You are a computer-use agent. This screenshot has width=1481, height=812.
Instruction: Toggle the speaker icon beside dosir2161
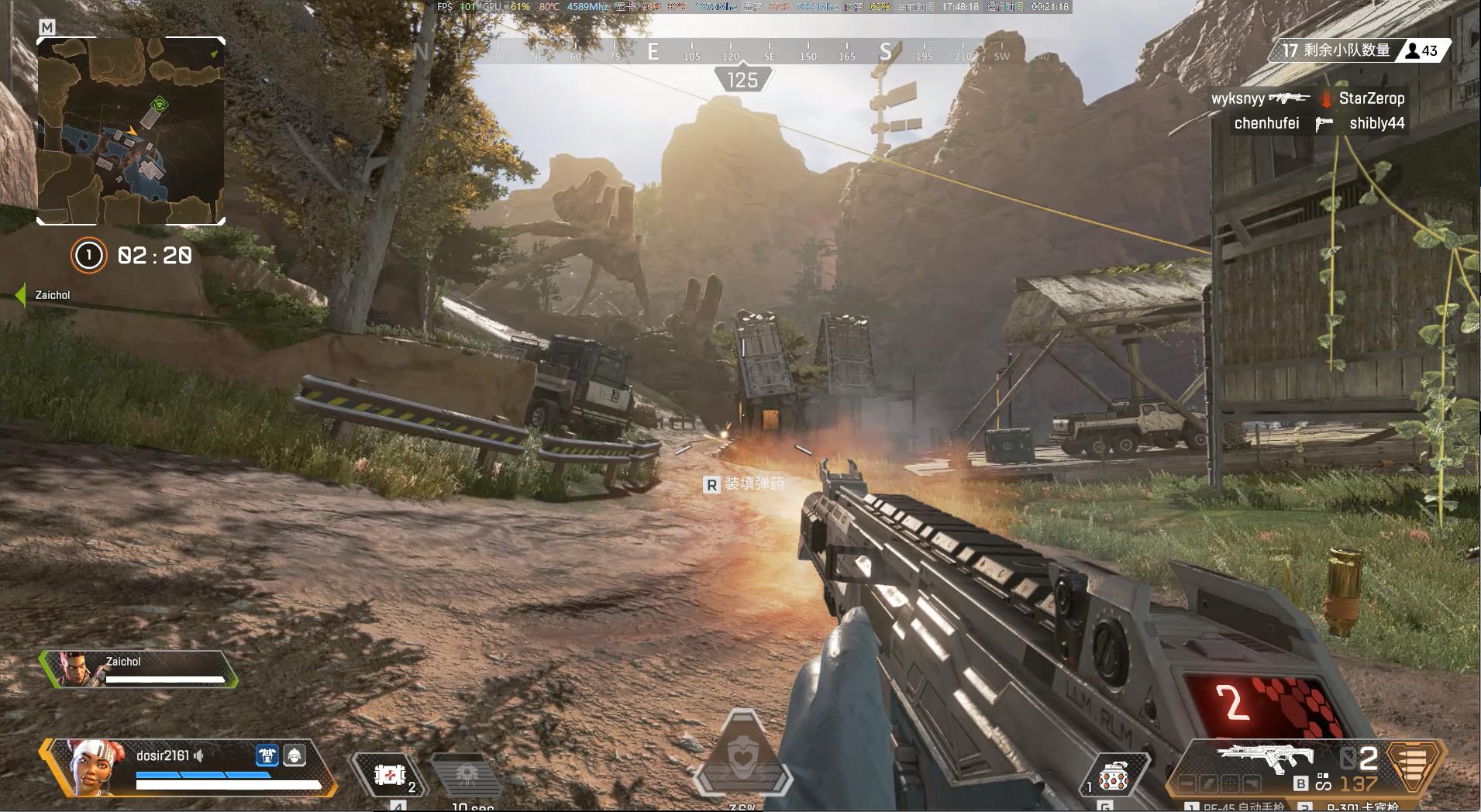pyautogui.click(x=199, y=755)
